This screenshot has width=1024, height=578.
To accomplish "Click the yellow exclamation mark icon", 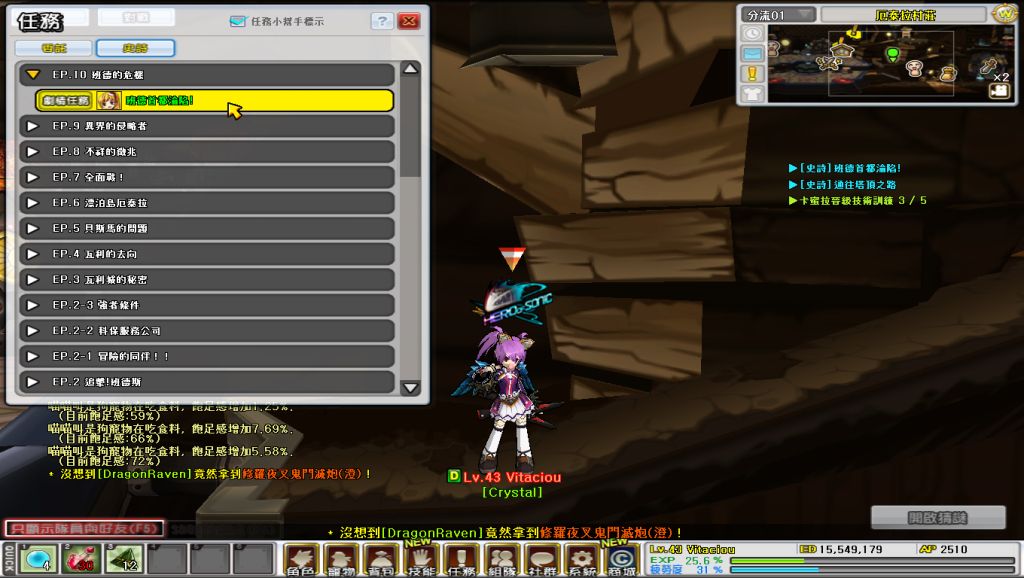I will click(752, 73).
